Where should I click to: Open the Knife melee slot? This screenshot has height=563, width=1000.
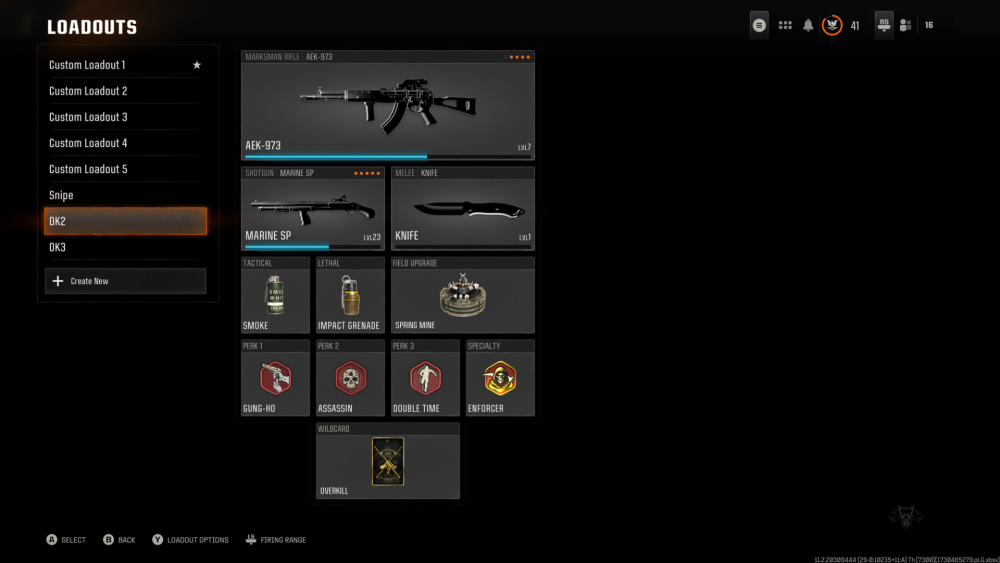463,208
